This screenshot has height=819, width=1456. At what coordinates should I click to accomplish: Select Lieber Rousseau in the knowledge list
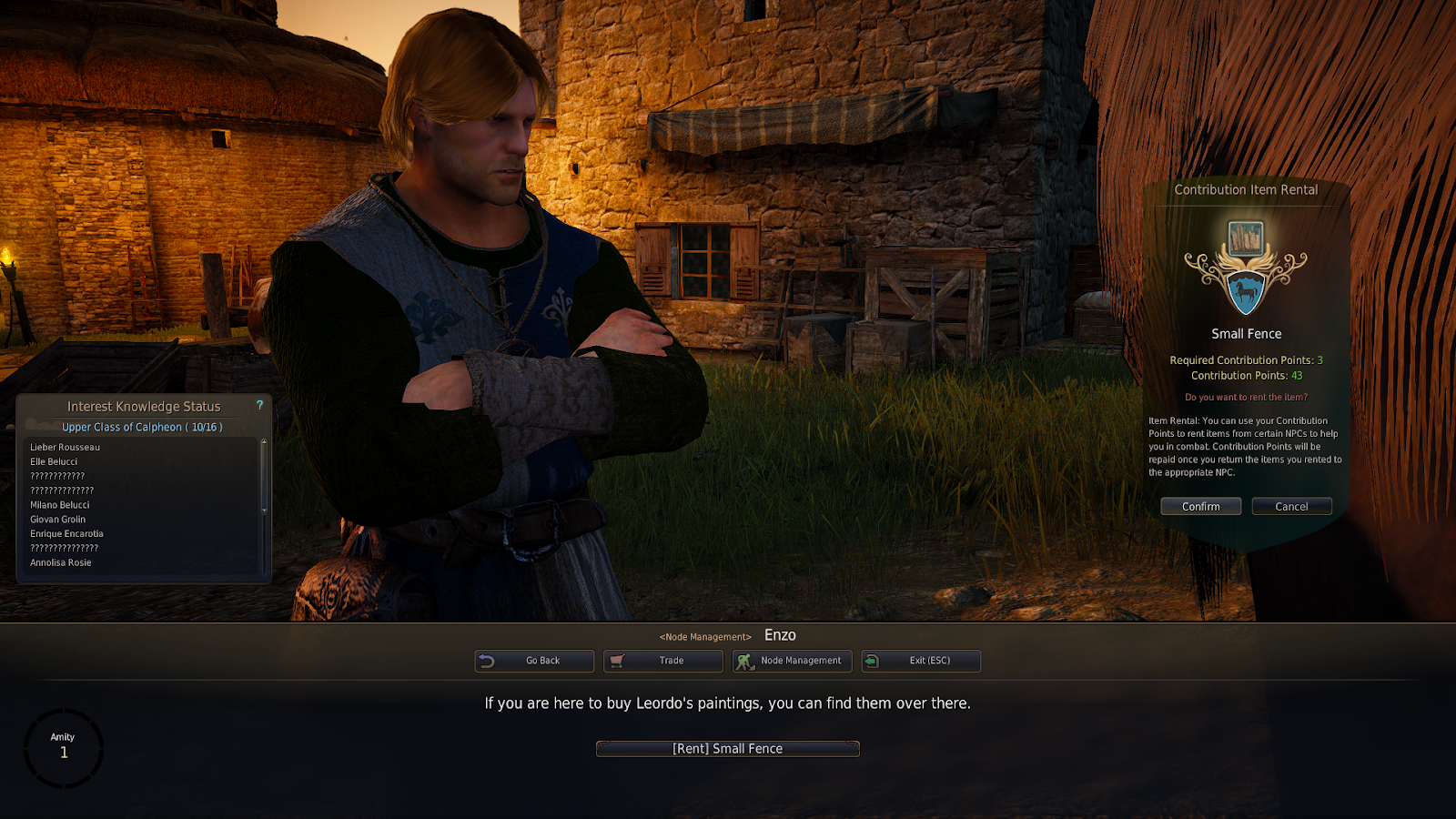[x=66, y=448]
